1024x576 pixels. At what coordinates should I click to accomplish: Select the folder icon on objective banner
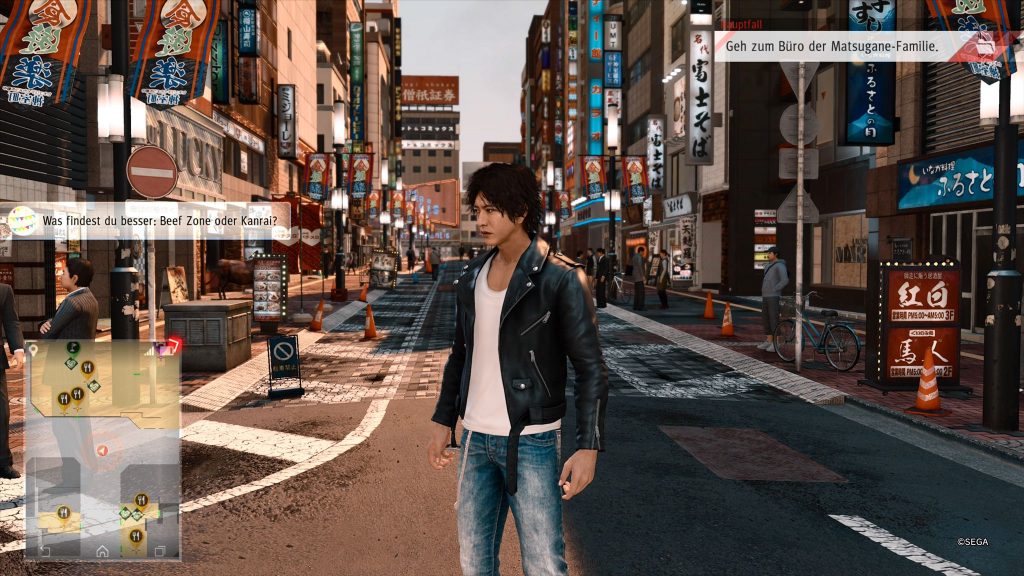pyautogui.click(x=984, y=46)
